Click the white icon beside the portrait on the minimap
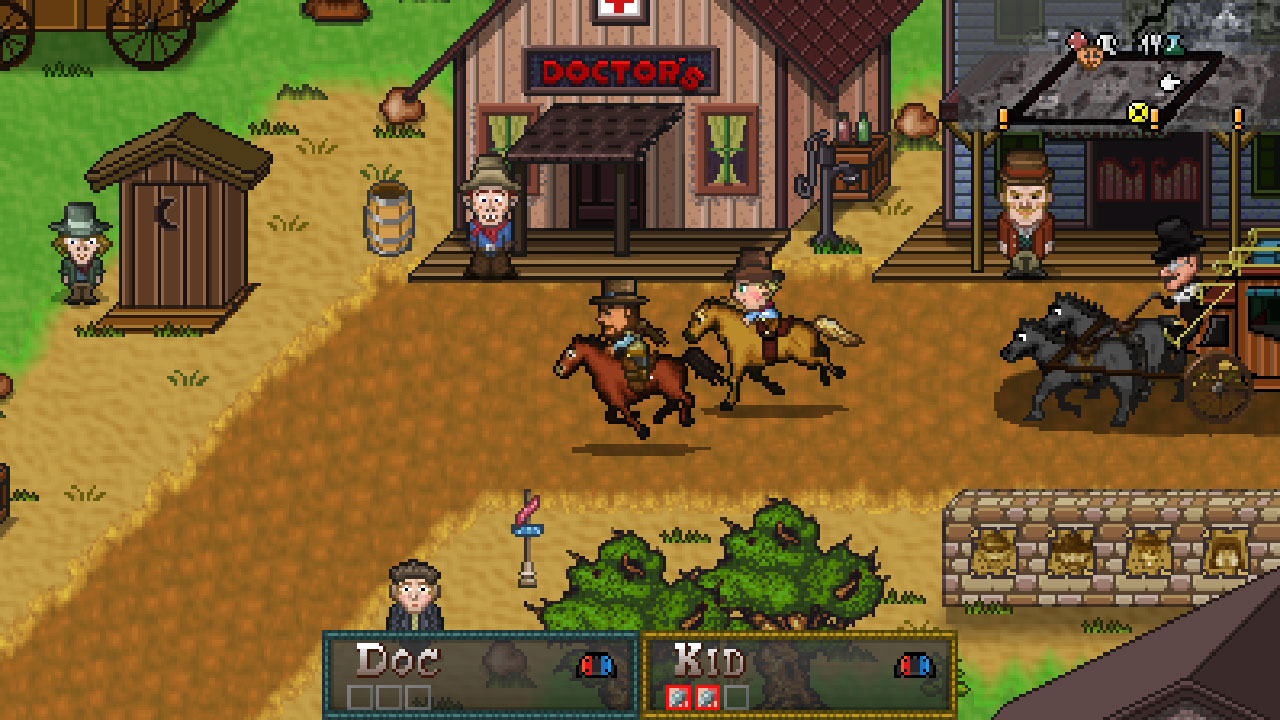This screenshot has width=1280, height=720. 1108,44
